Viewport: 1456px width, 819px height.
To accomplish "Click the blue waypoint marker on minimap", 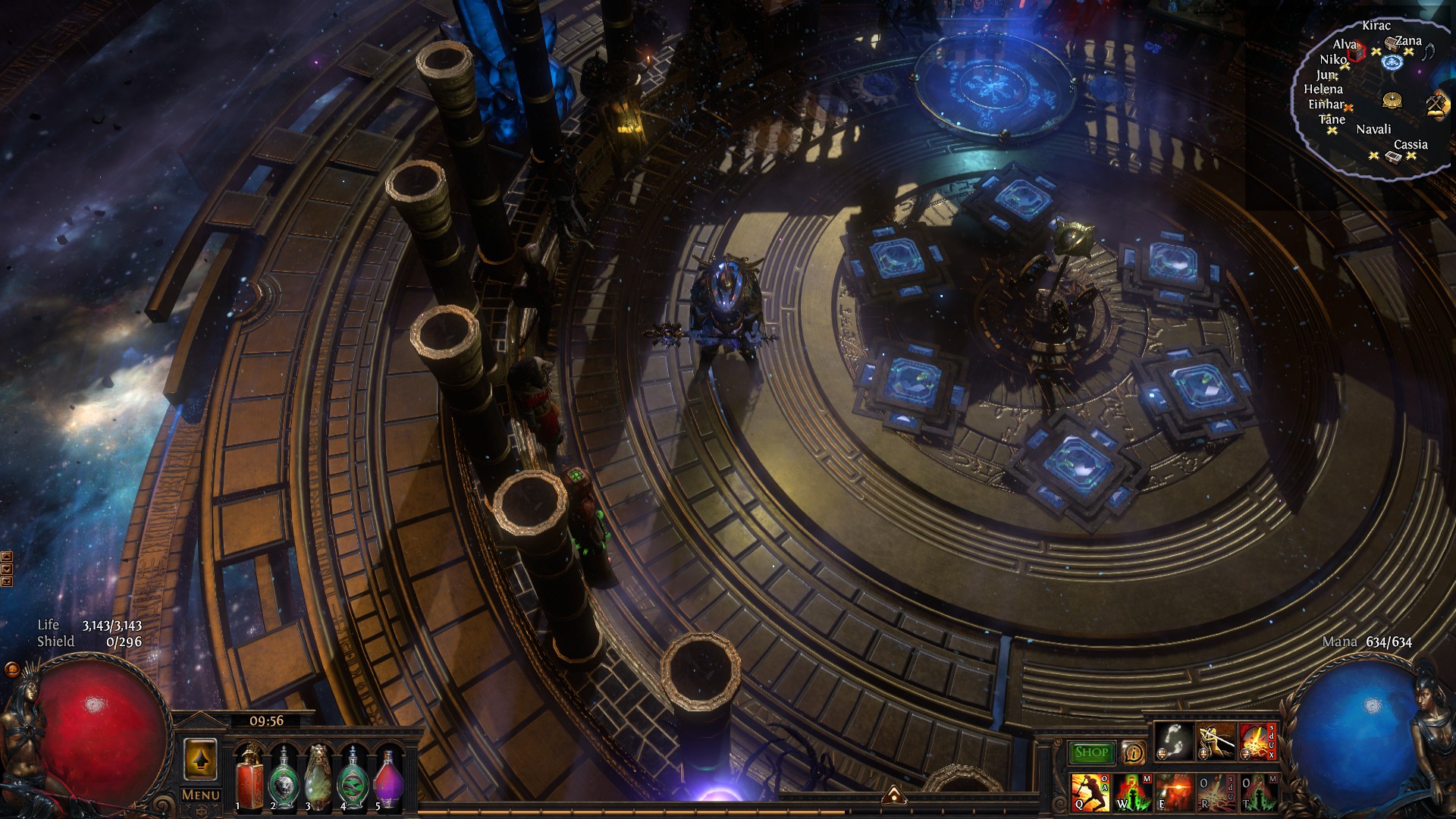I will [x=1392, y=62].
